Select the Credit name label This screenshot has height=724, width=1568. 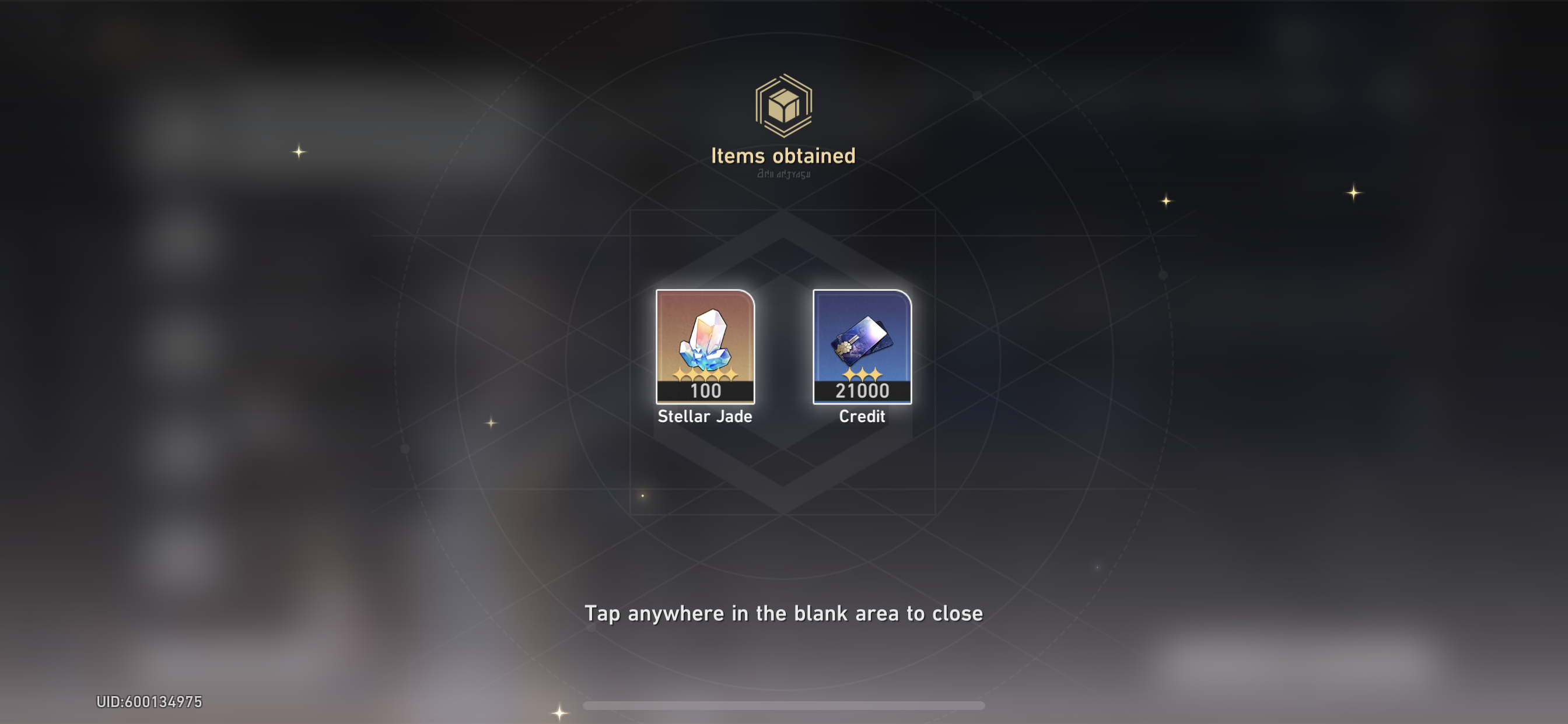click(862, 416)
